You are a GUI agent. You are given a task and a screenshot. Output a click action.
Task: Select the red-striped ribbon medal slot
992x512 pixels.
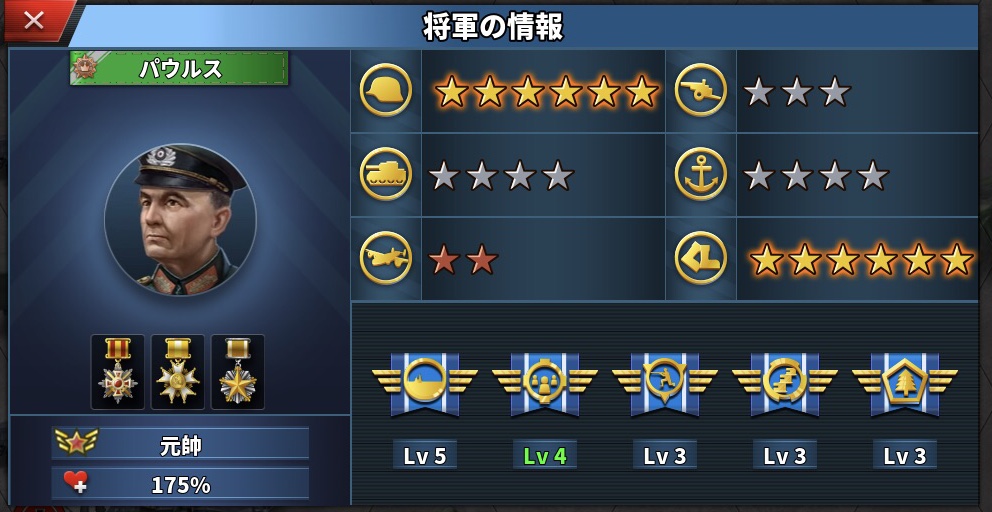coord(118,371)
